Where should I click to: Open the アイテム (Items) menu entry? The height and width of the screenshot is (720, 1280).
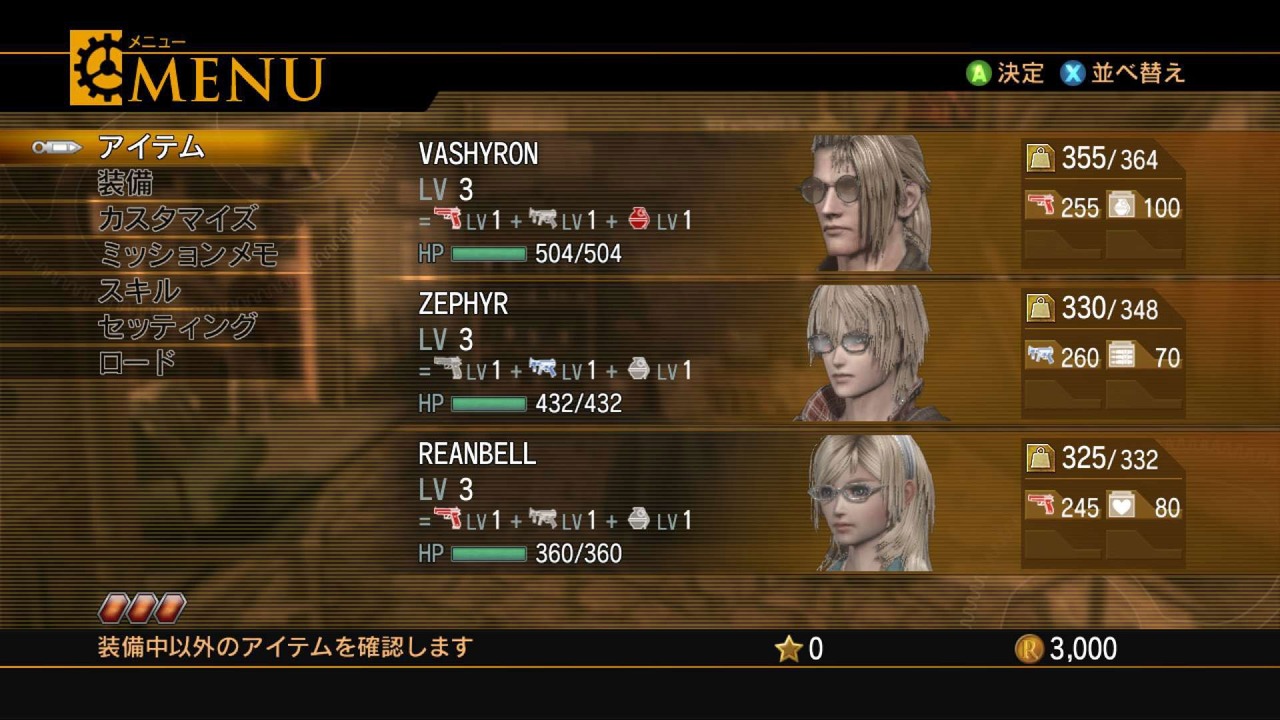pyautogui.click(x=151, y=147)
